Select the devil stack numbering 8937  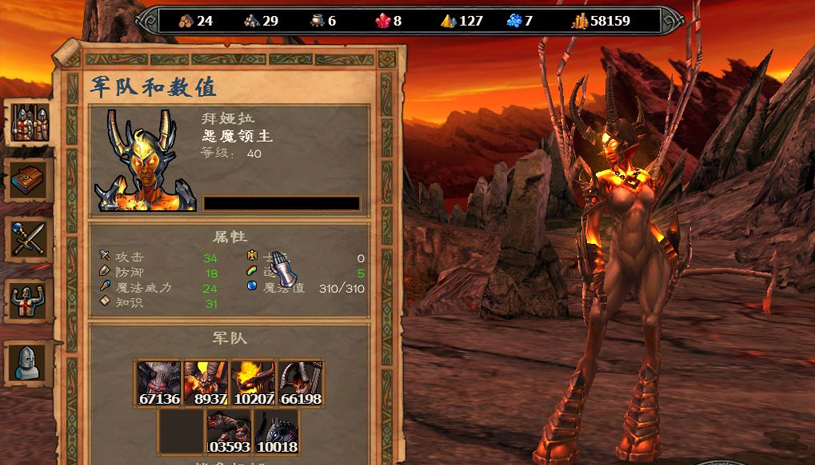point(206,385)
